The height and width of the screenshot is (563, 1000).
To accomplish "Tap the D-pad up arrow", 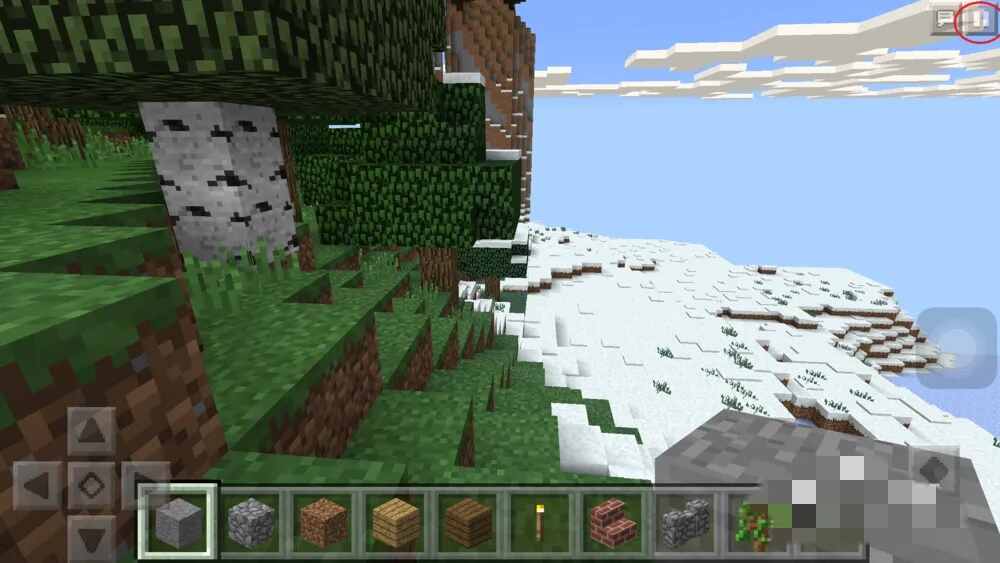I will point(91,432).
